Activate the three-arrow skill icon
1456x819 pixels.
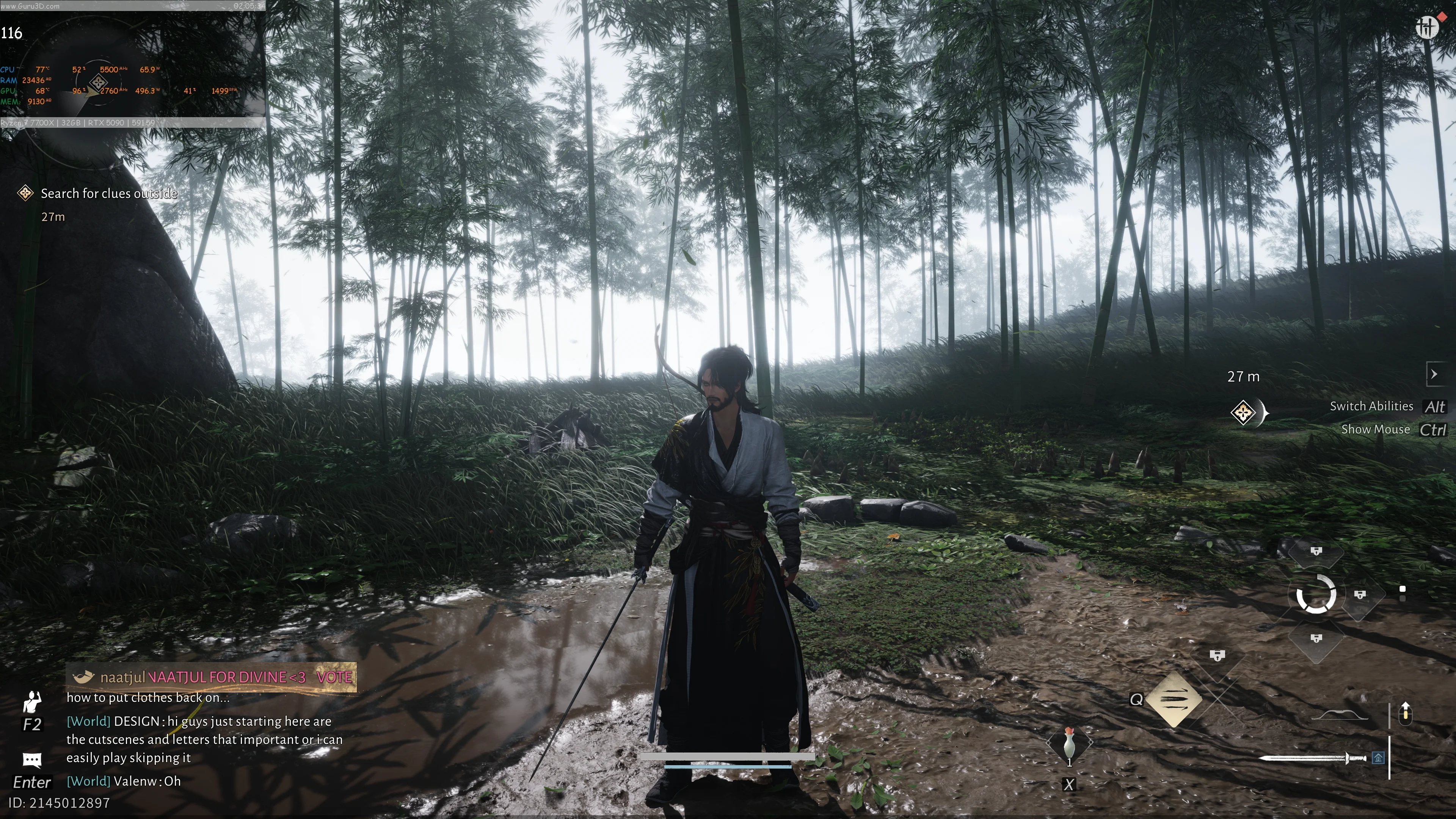1175,700
